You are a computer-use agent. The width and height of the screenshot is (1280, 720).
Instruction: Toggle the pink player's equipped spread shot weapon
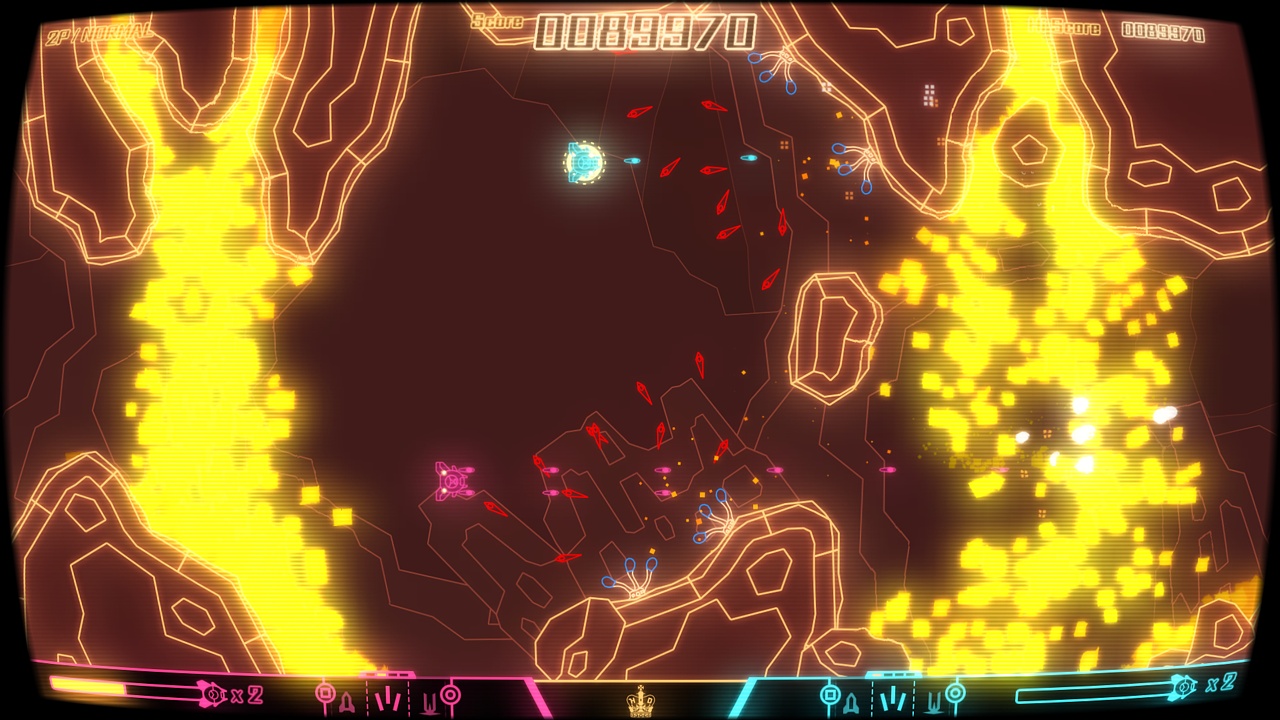click(x=390, y=697)
